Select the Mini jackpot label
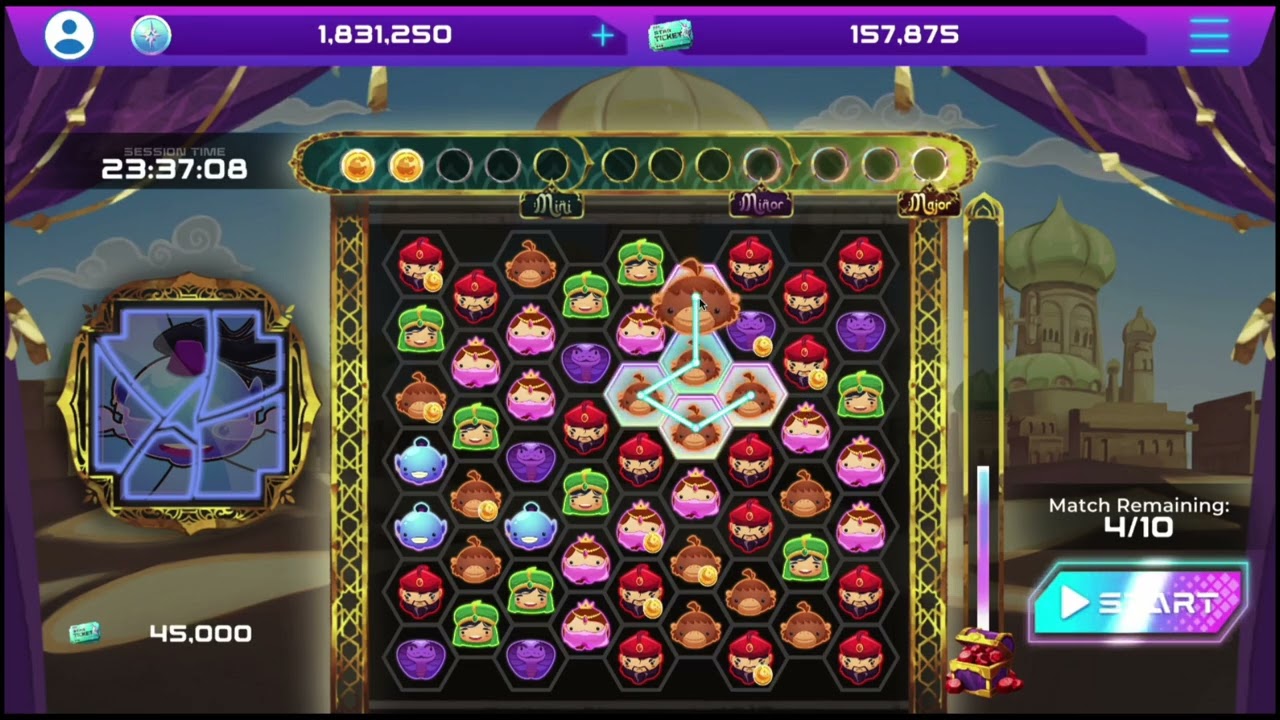This screenshot has width=1280, height=720. (553, 205)
